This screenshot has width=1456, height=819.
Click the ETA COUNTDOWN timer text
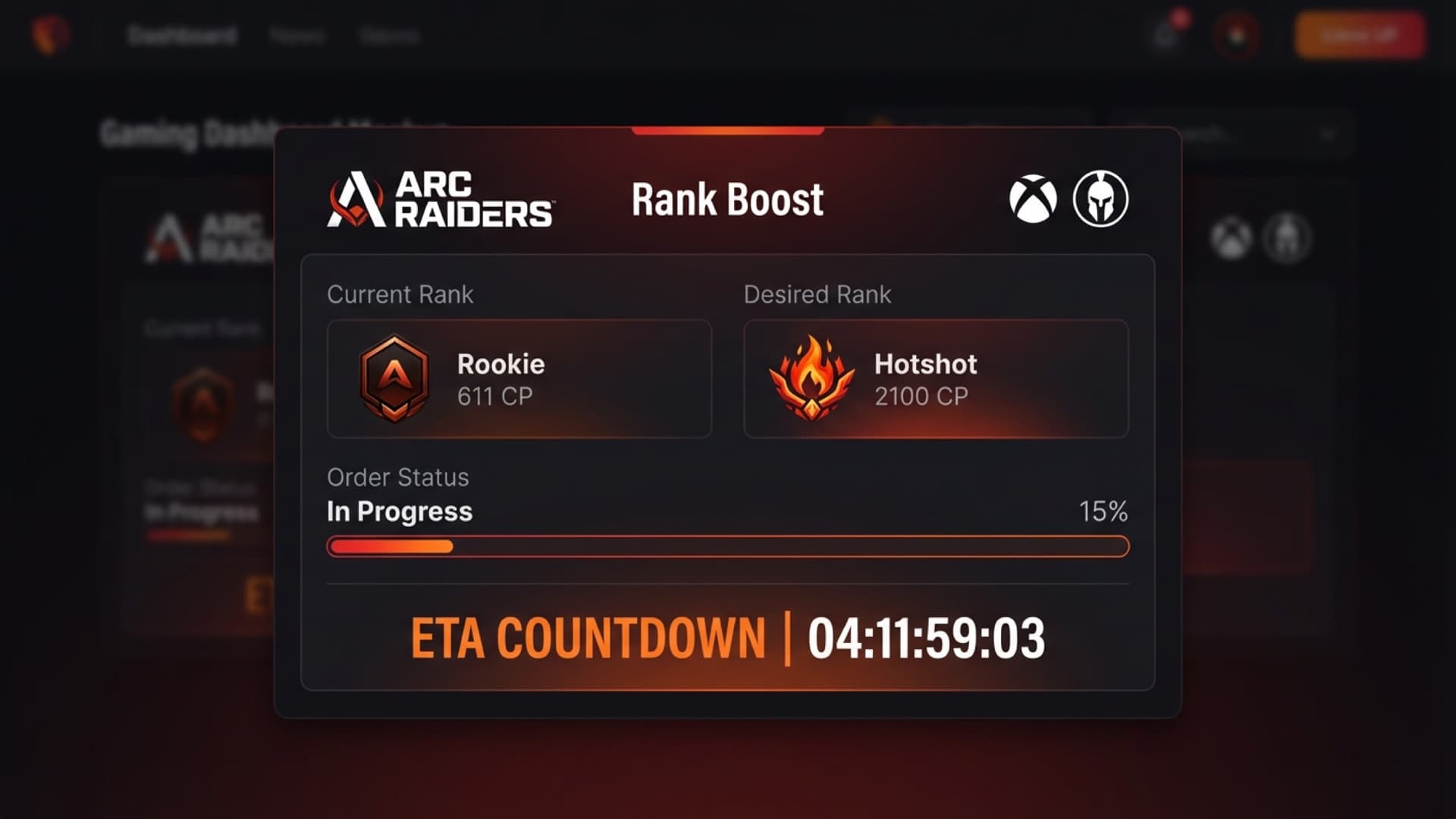(726, 637)
